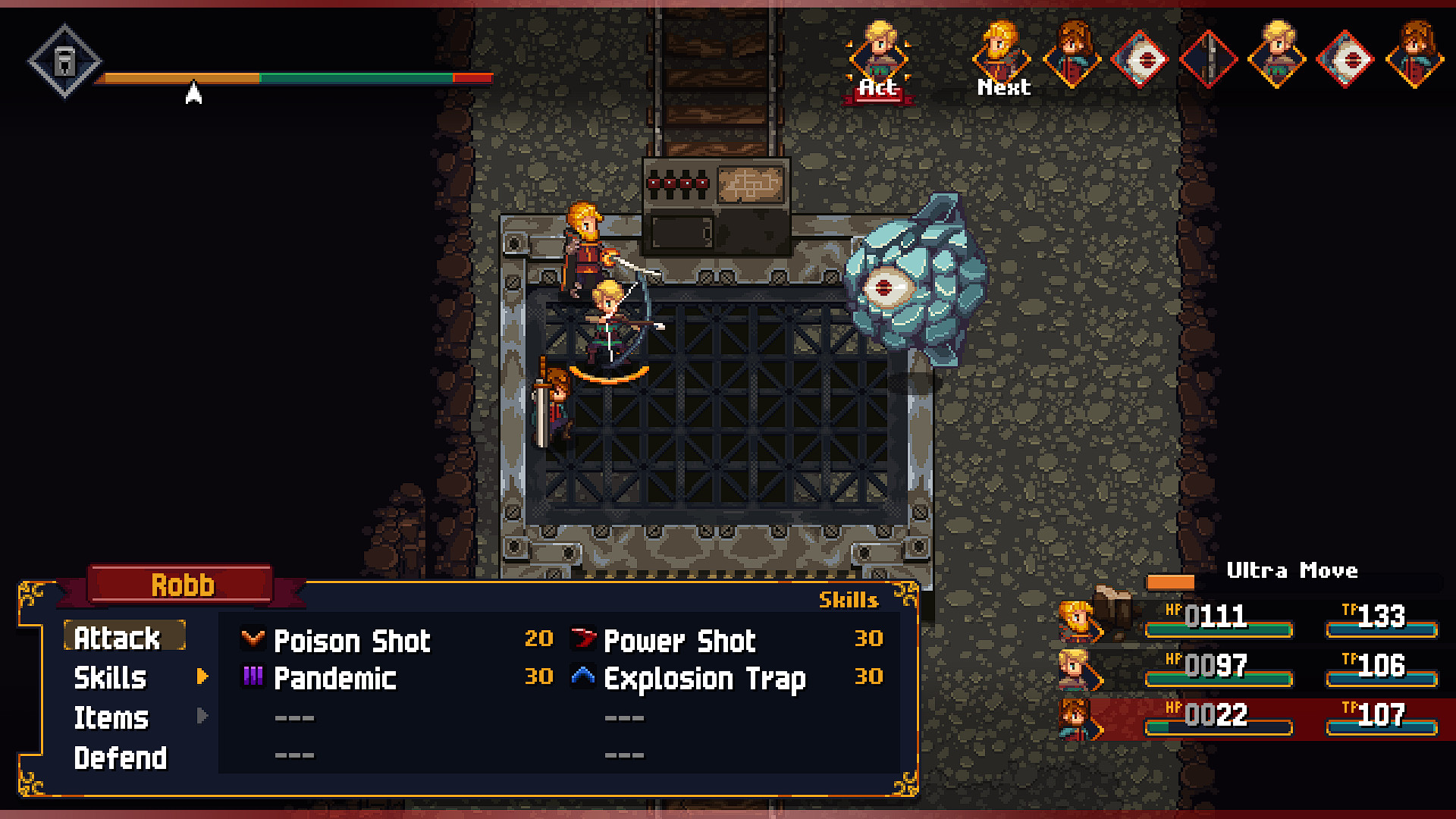Click the Ultra Move label
This screenshot has height=819, width=1456.
point(1292,571)
